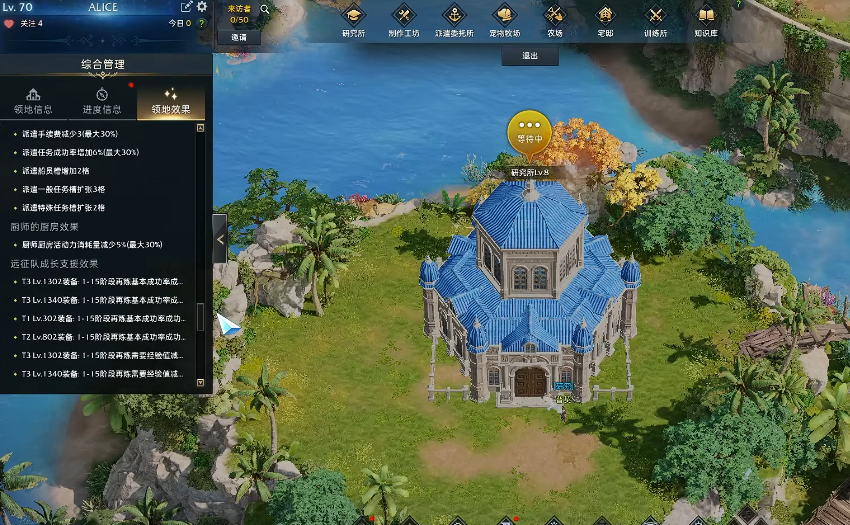Click the green question mark help icon
Image resolution: width=850 pixels, height=525 pixels.
coord(202,23)
